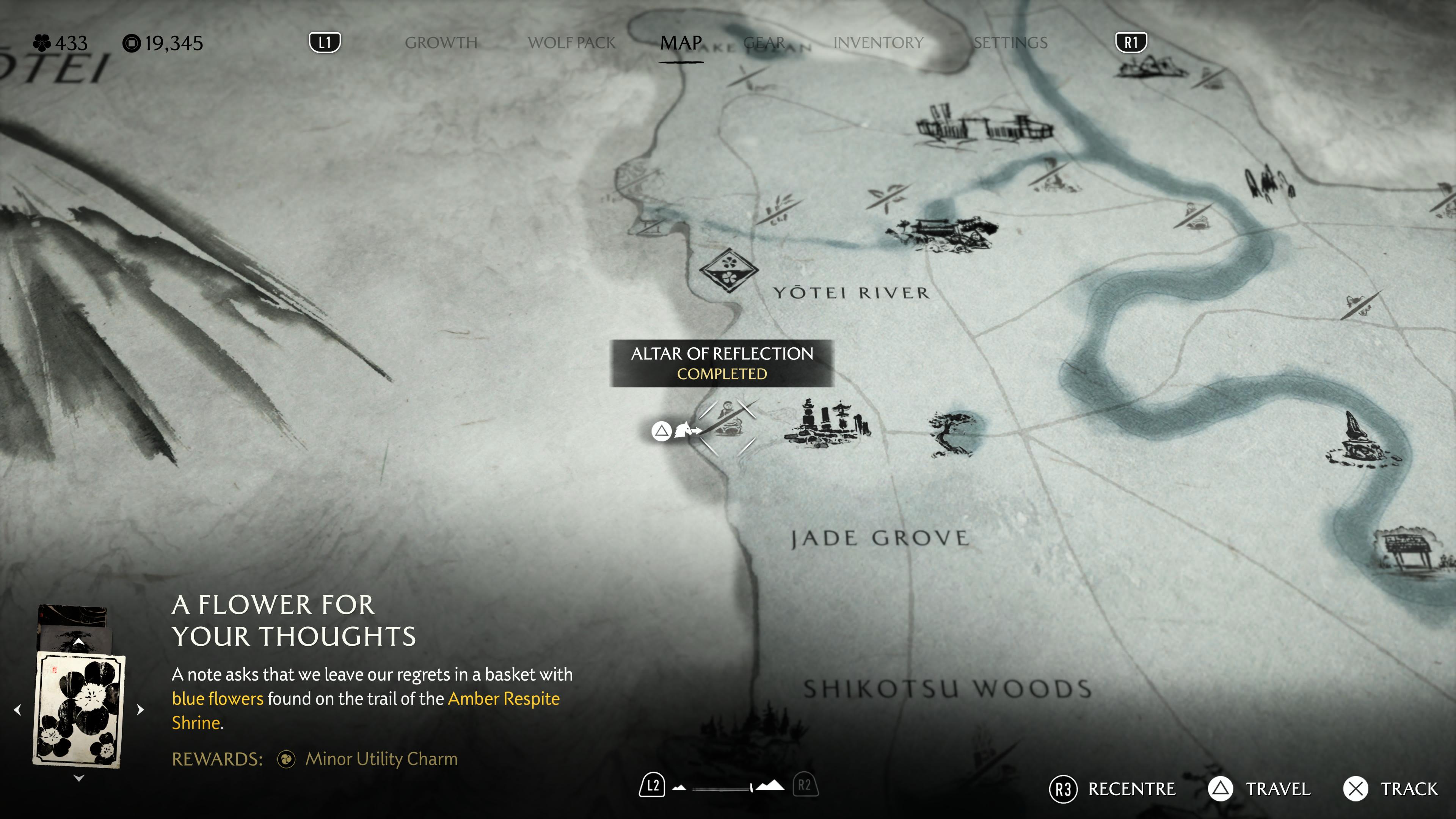This screenshot has width=1456, height=819.
Task: Click the A Flower For Your Thoughts quest card
Action: click(79, 709)
